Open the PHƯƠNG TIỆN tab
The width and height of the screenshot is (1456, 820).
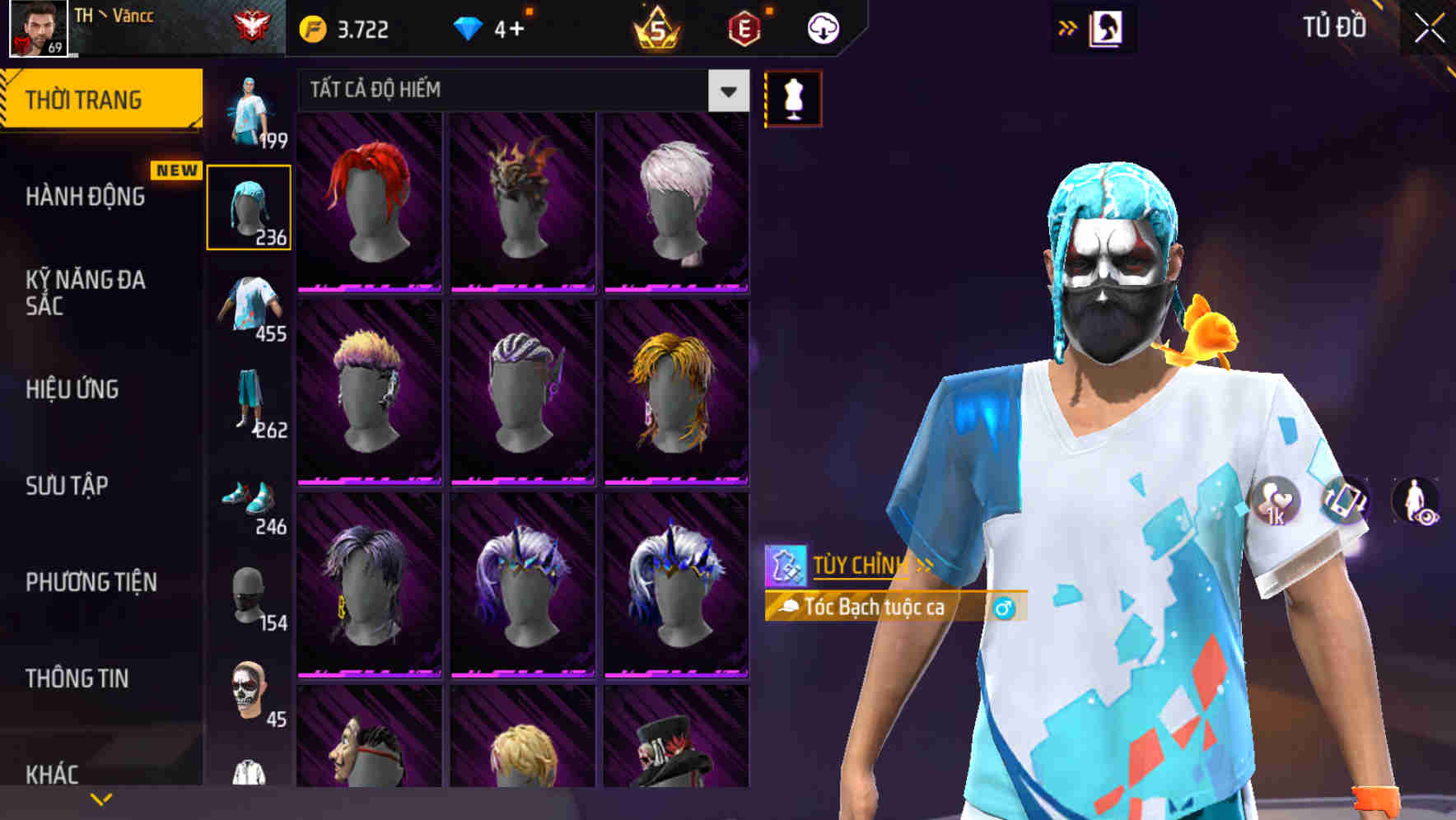coord(91,581)
